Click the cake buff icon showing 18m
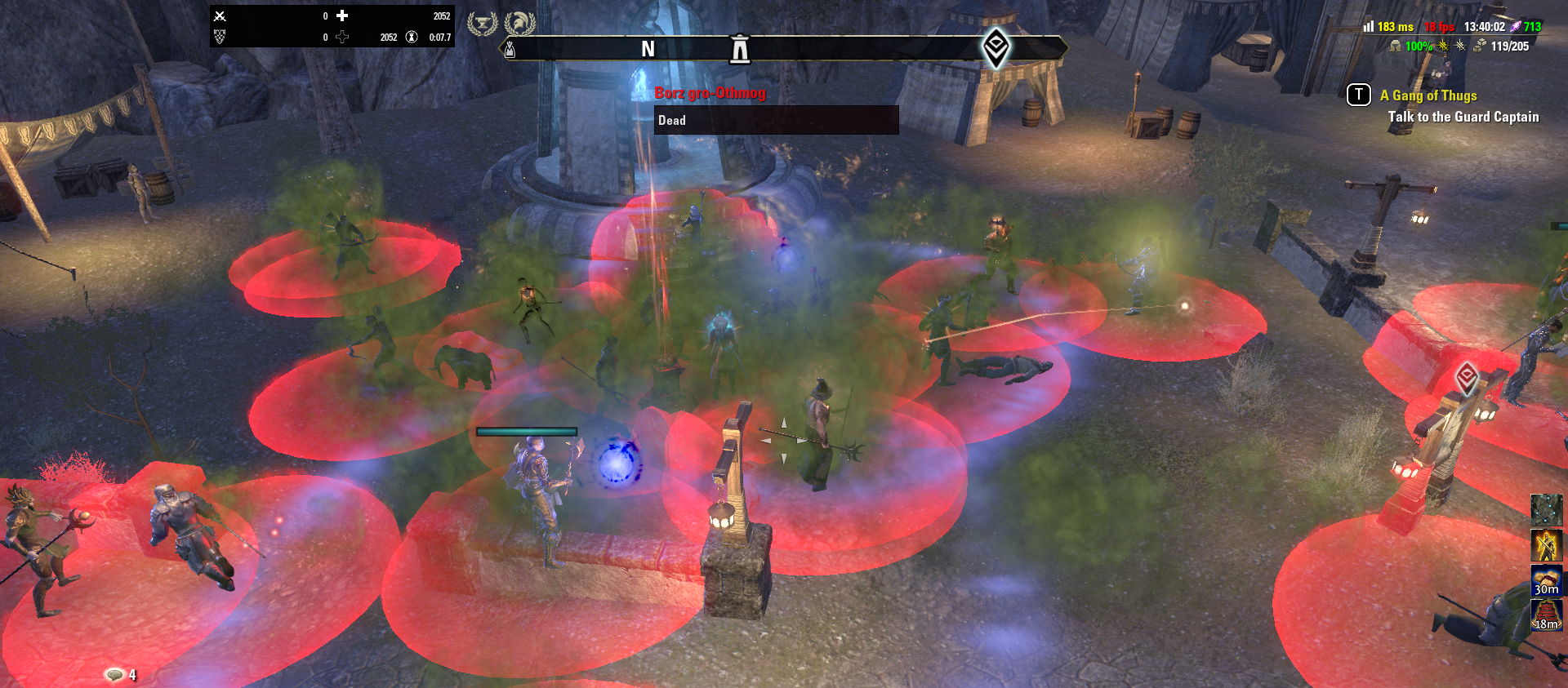 click(1546, 615)
